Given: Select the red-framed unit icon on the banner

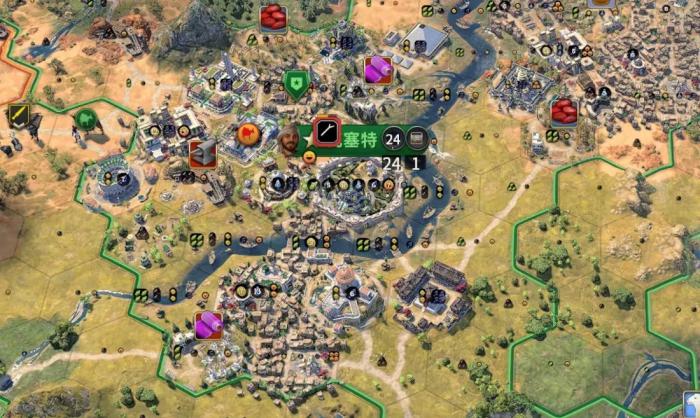Looking at the screenshot, I should pos(326,131).
